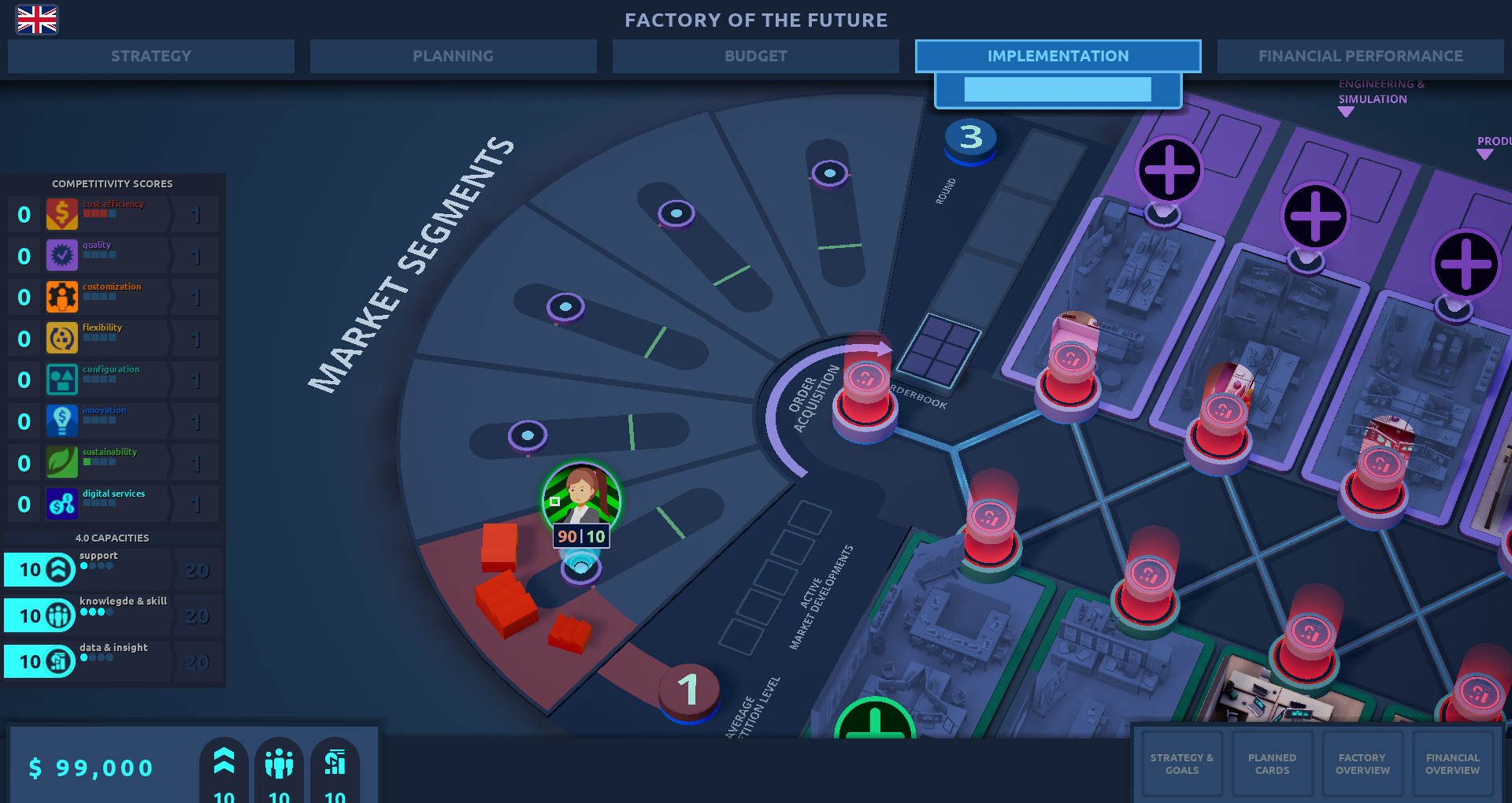The image size is (1512, 803).
Task: View the Planned Cards
Action: 1272,764
